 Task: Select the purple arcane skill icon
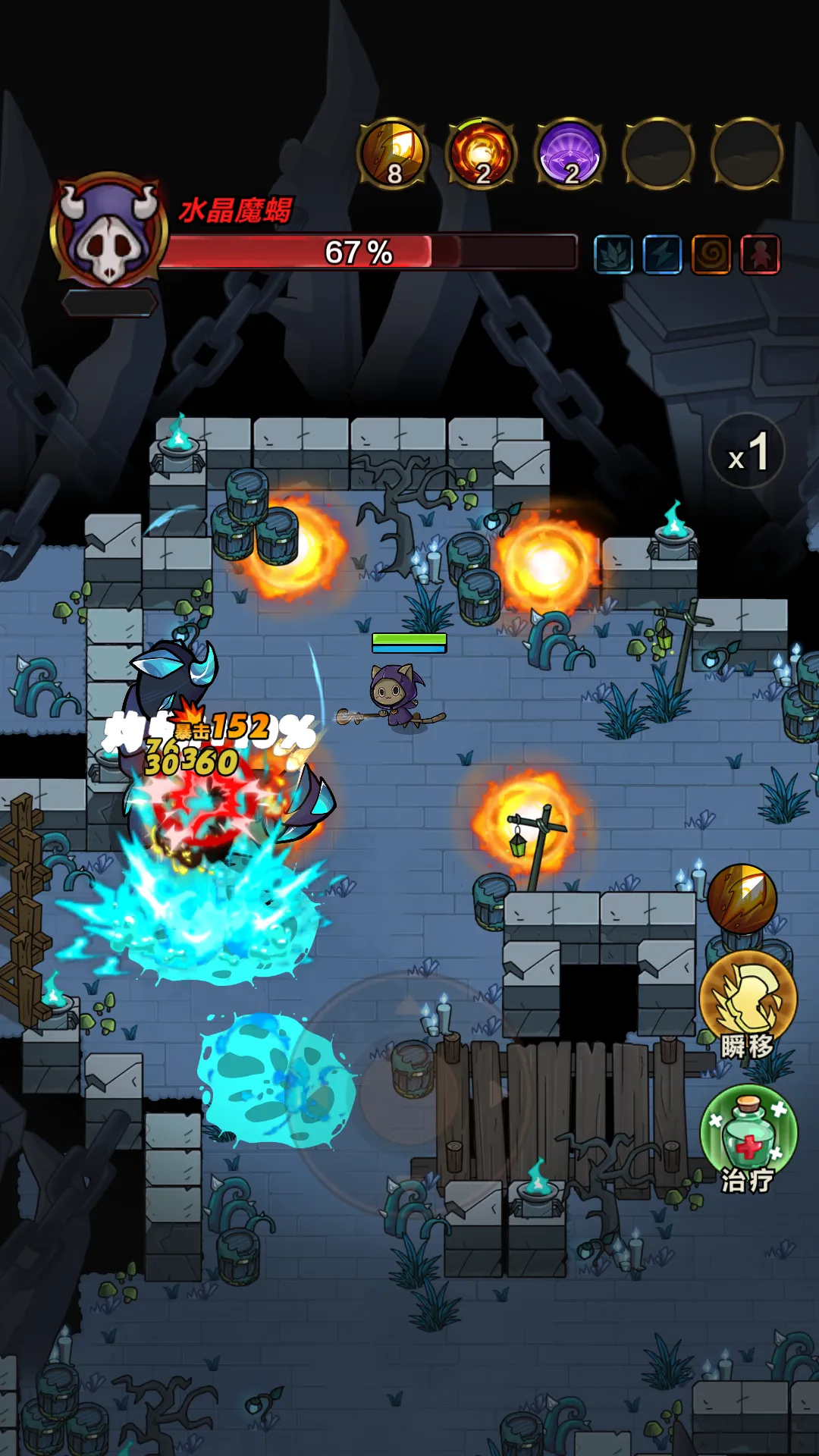click(570, 154)
